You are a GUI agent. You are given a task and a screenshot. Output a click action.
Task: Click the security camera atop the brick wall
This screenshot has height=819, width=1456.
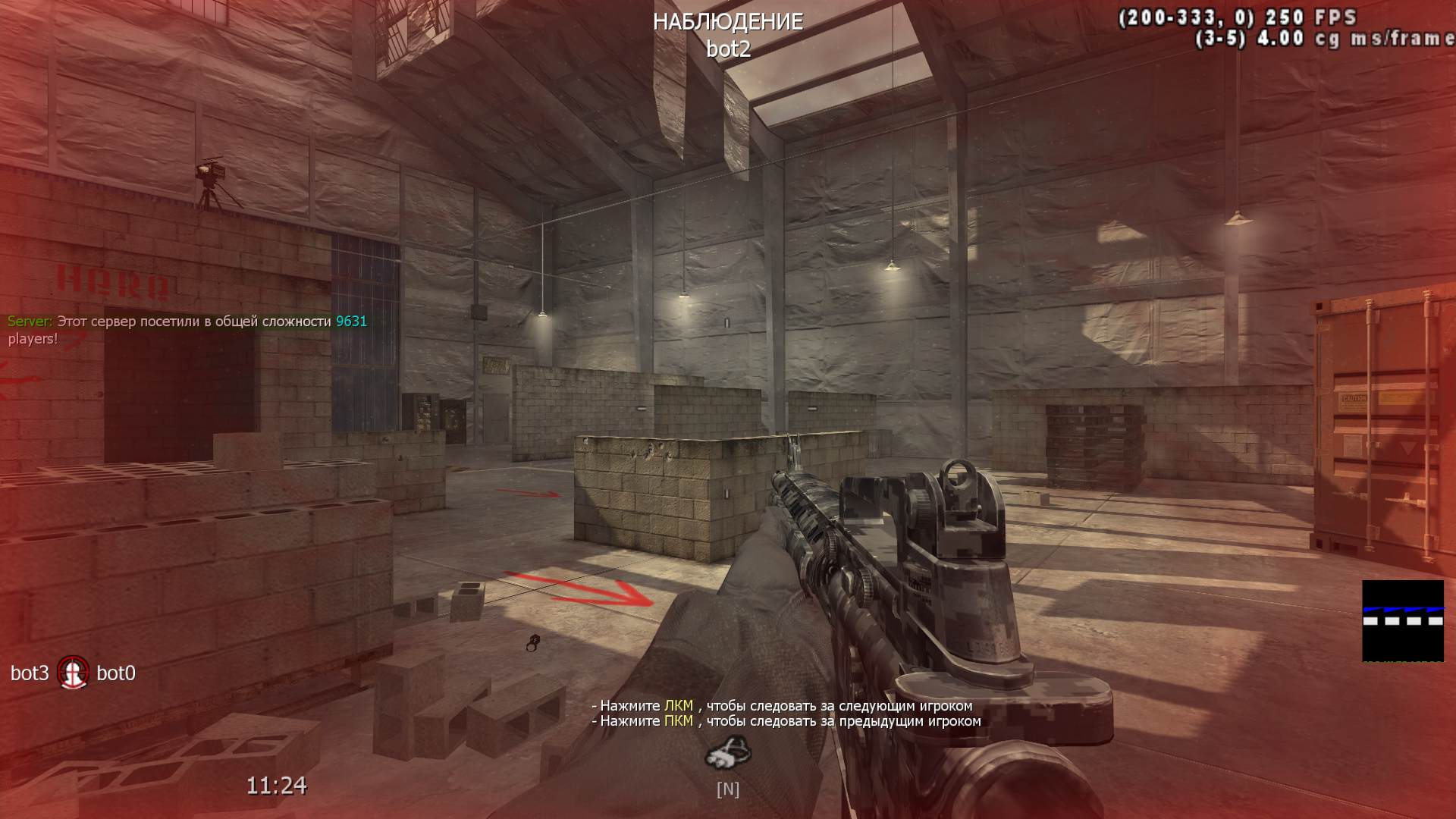pos(213,173)
